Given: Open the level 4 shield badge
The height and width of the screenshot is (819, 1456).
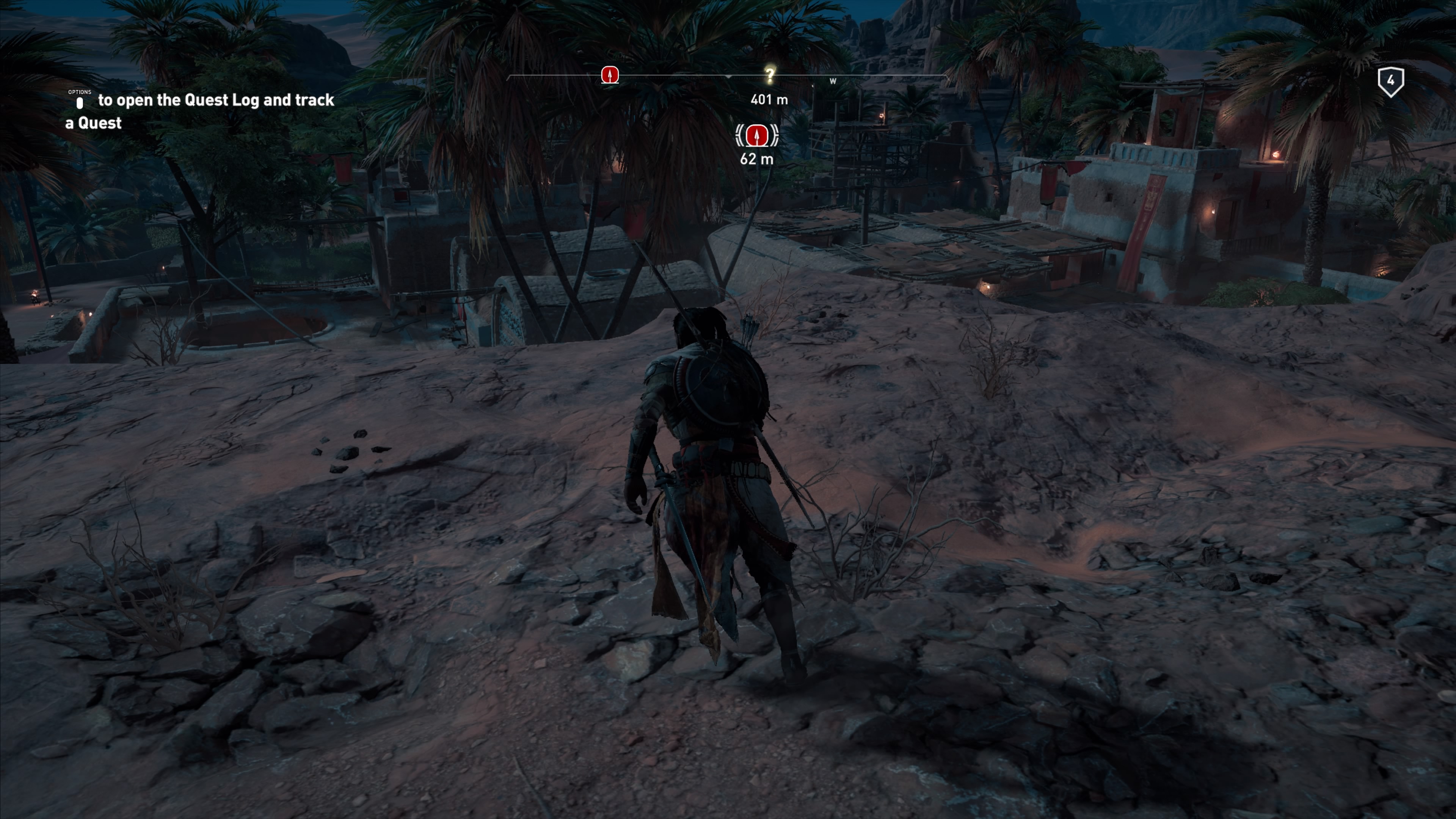Looking at the screenshot, I should coord(1390,82).
